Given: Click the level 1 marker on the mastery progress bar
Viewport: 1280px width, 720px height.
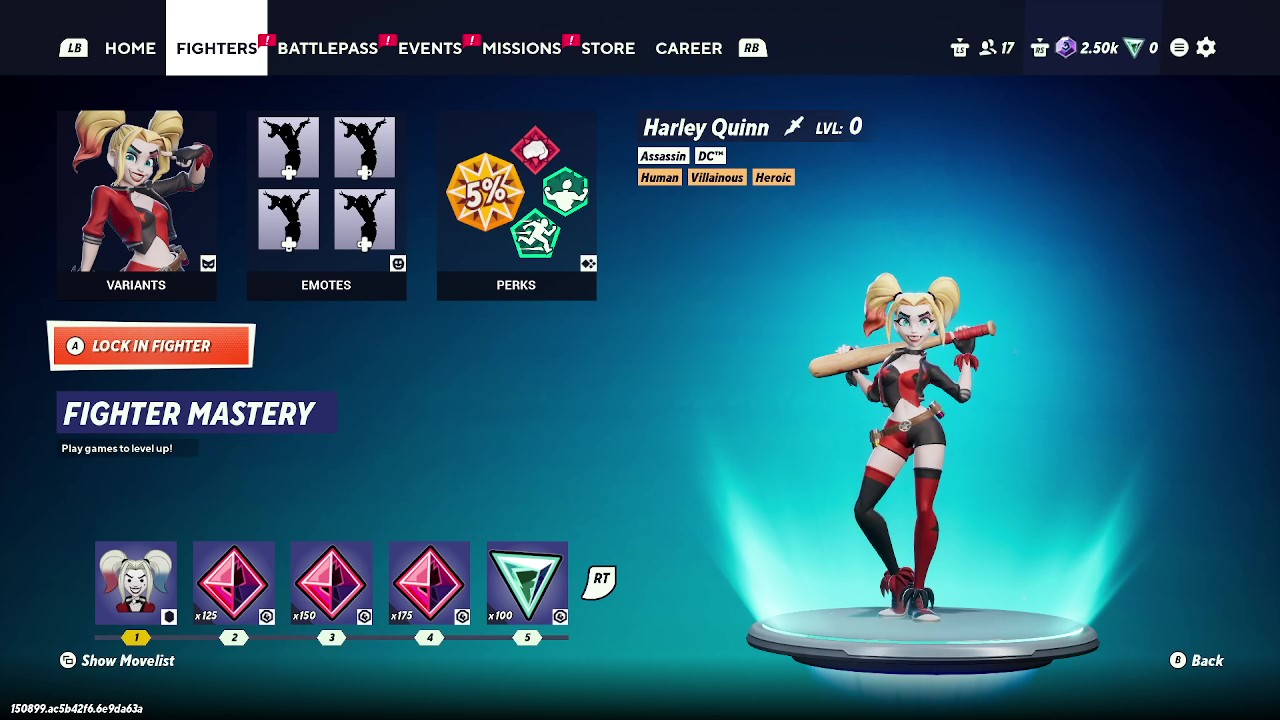Looking at the screenshot, I should (137, 637).
